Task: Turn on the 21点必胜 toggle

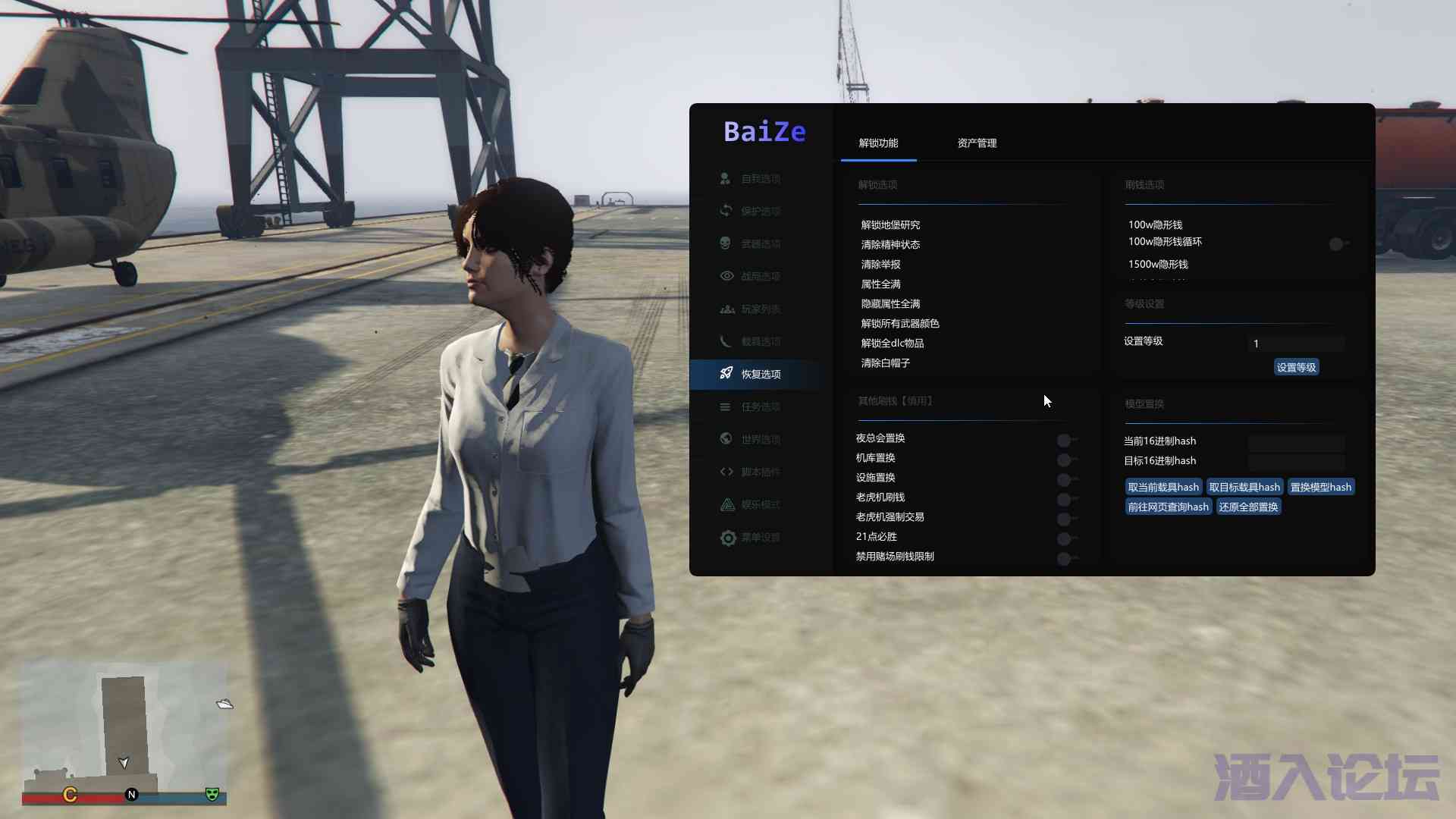Action: click(1065, 539)
